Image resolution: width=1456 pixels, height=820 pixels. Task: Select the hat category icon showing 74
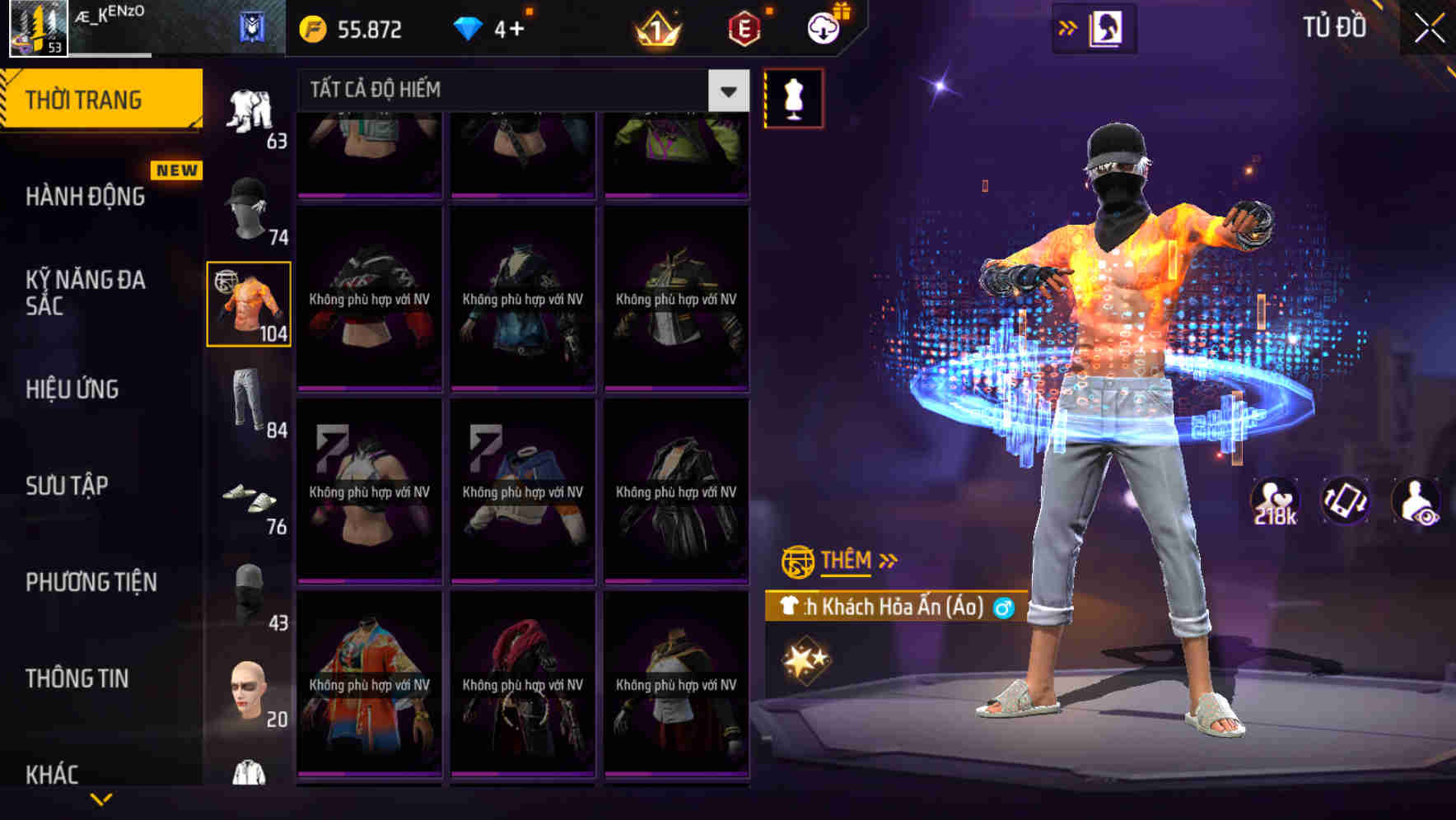point(248,210)
